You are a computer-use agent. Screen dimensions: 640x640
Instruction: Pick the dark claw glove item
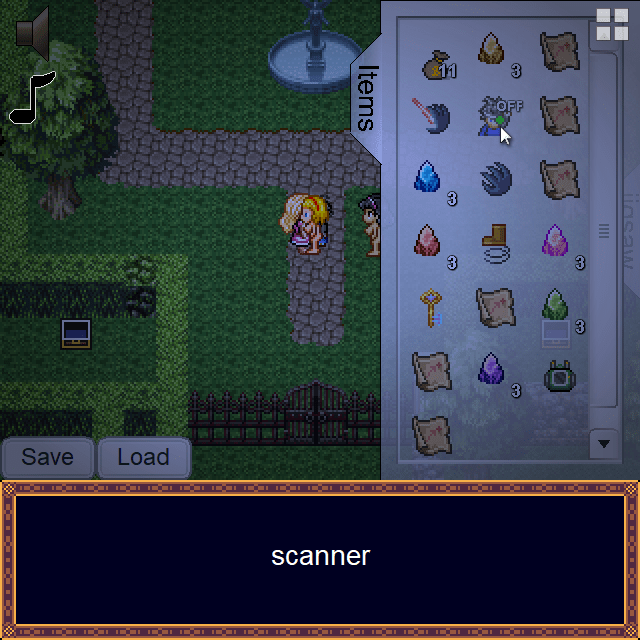point(495,180)
